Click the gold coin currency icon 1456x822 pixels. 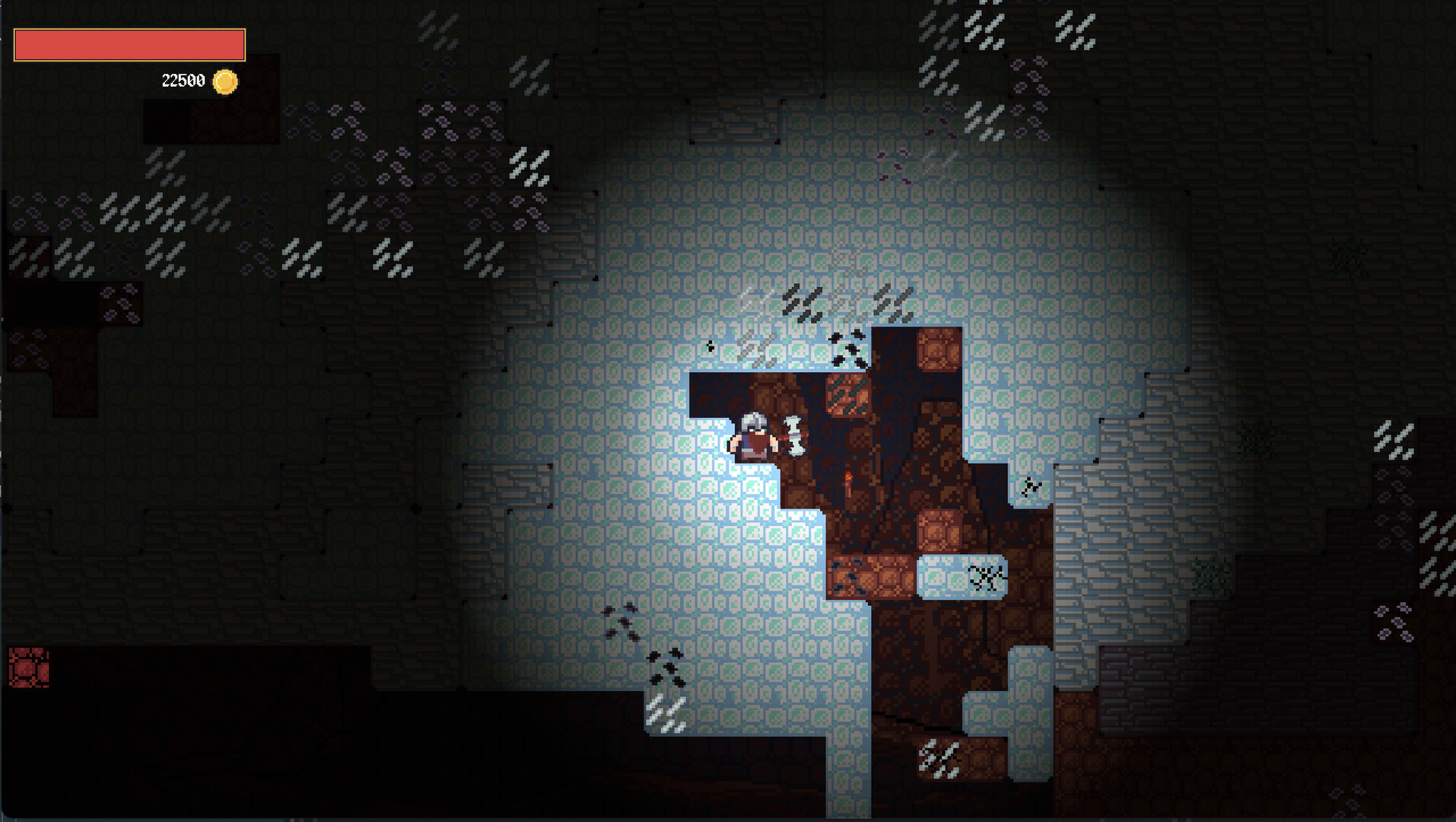(224, 81)
